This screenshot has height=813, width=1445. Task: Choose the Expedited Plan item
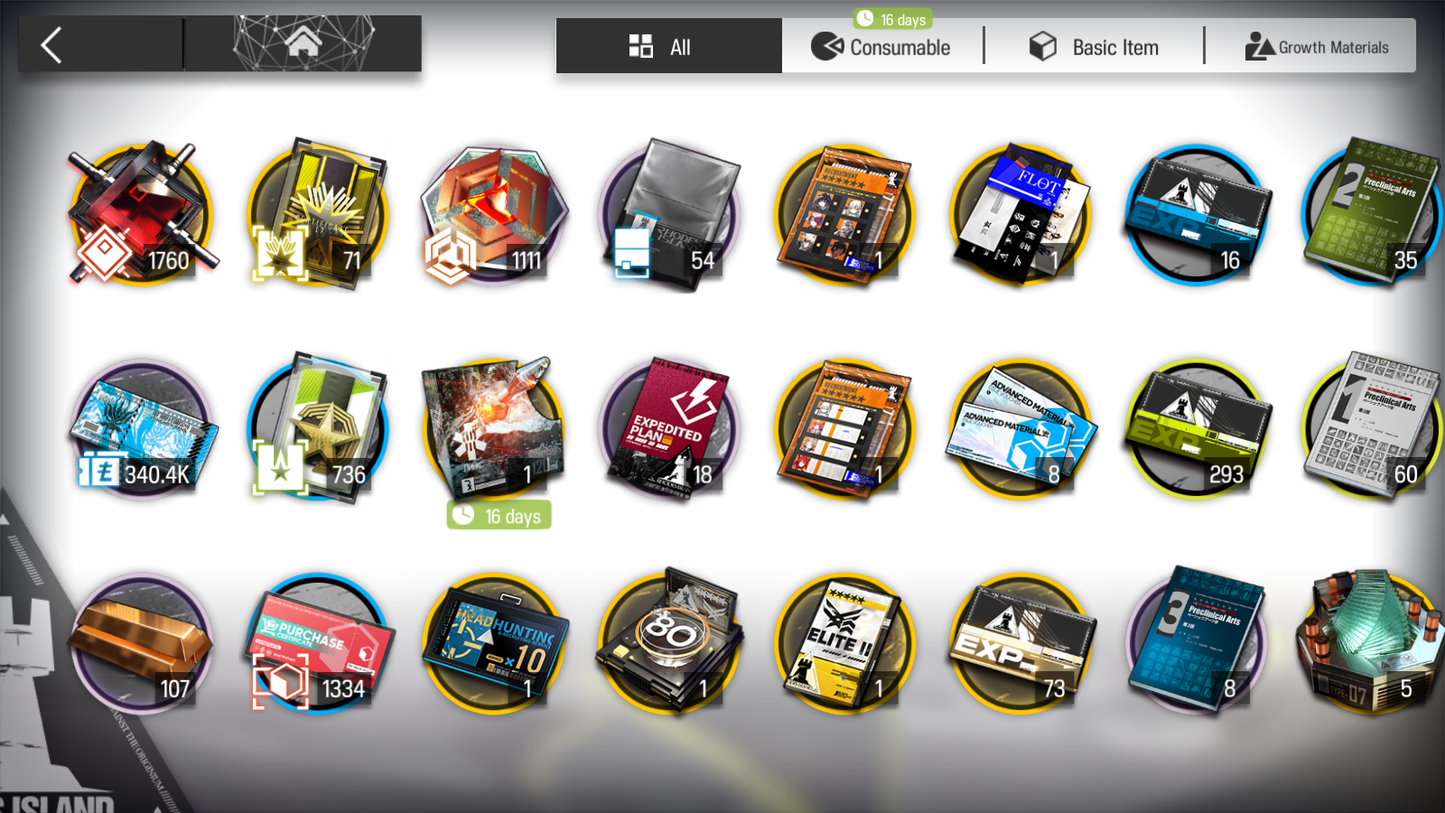point(668,428)
